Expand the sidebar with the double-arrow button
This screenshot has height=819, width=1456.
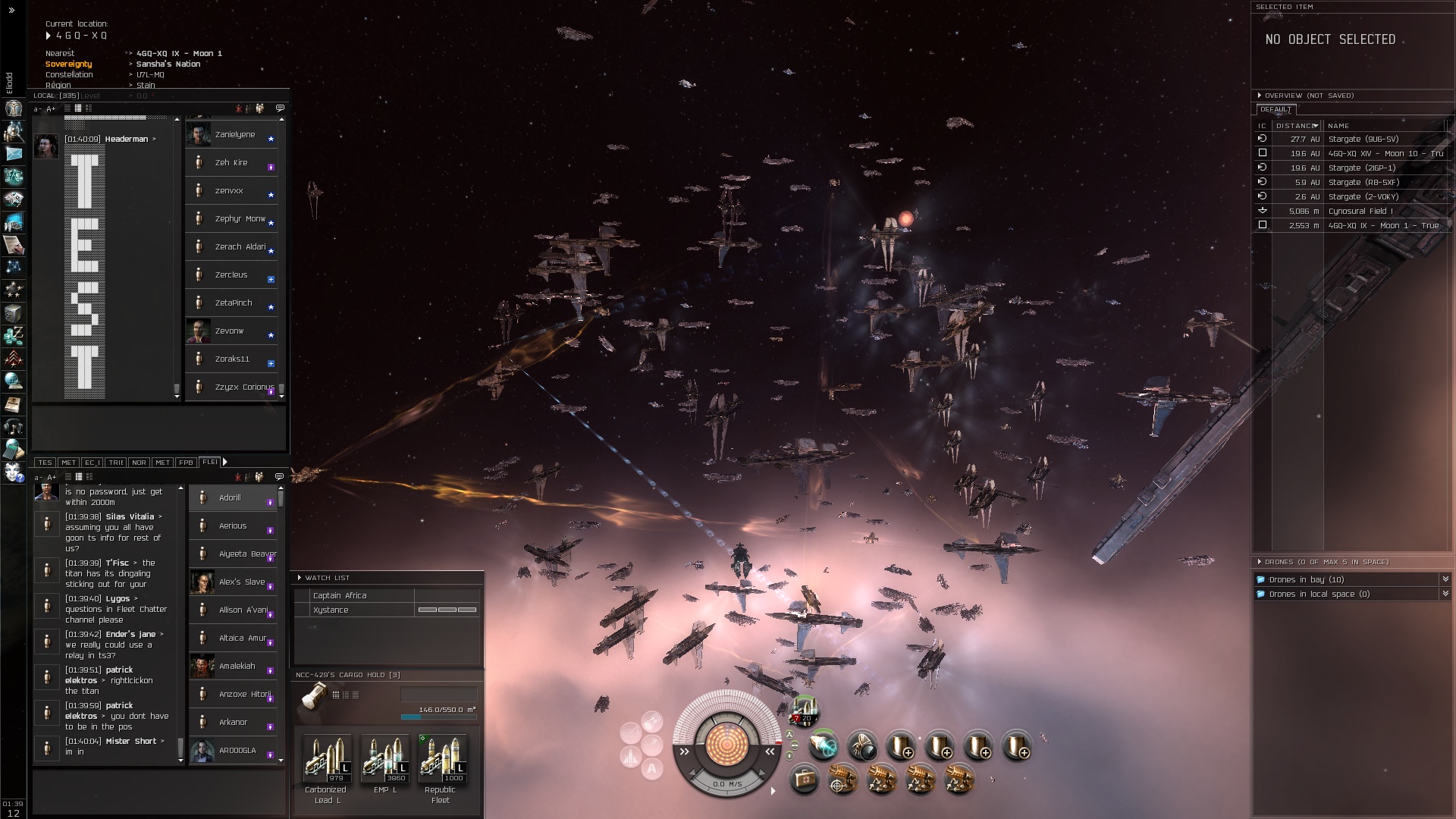(x=11, y=11)
